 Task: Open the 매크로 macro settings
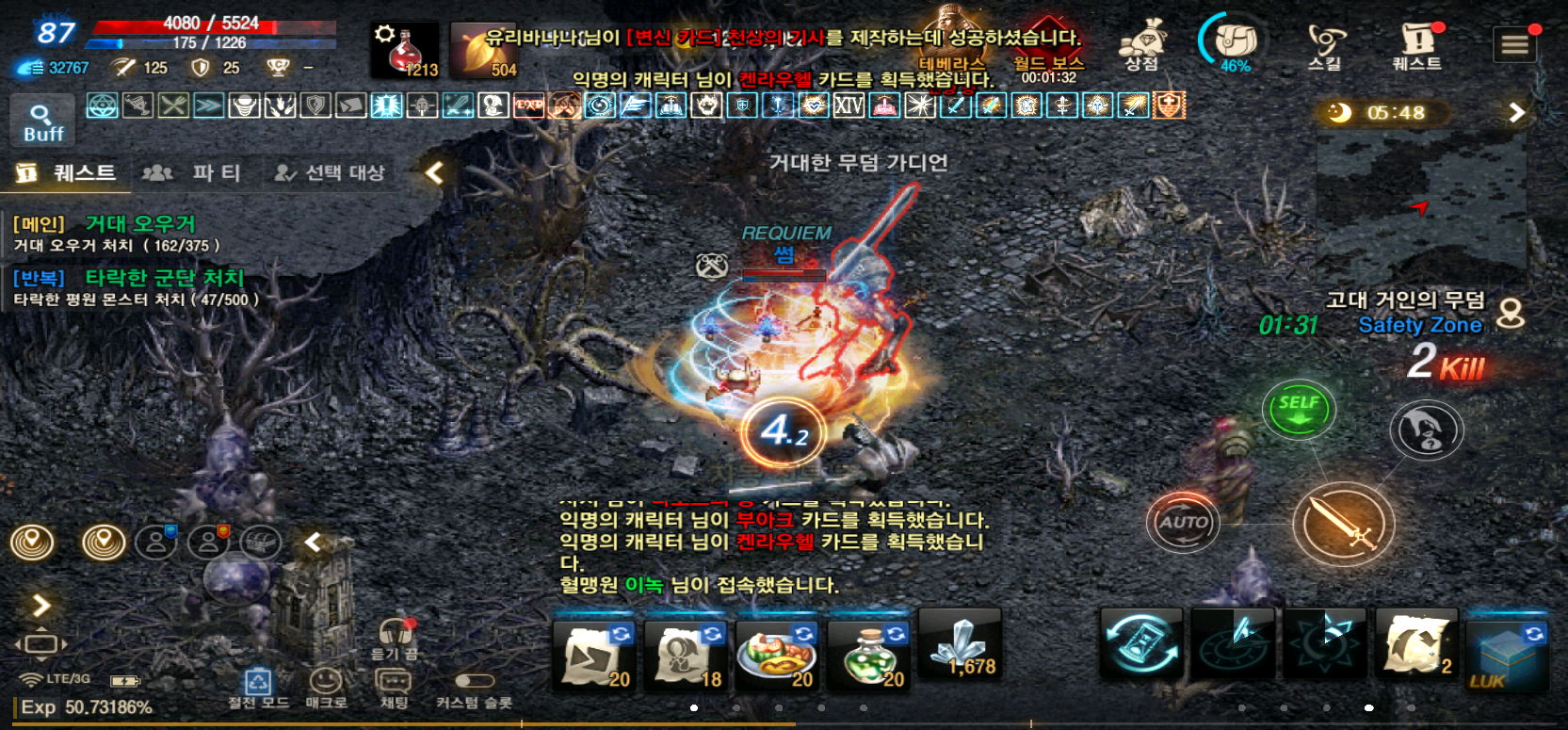coord(327,680)
